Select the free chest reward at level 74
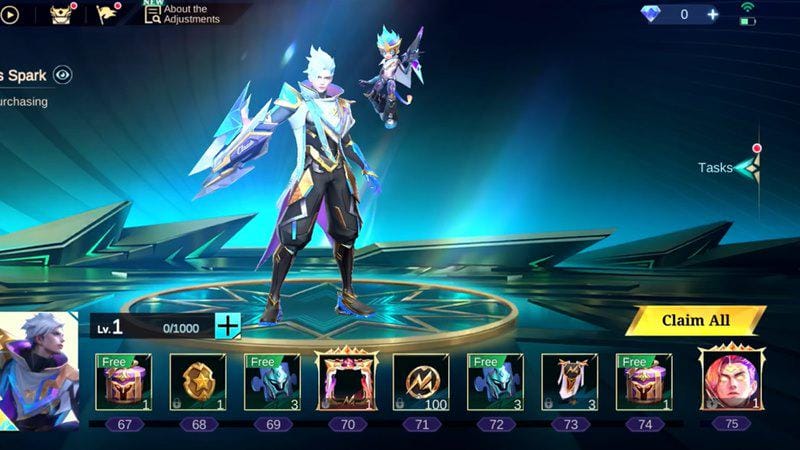Screen dimensions: 800x450 pyautogui.click(x=643, y=382)
